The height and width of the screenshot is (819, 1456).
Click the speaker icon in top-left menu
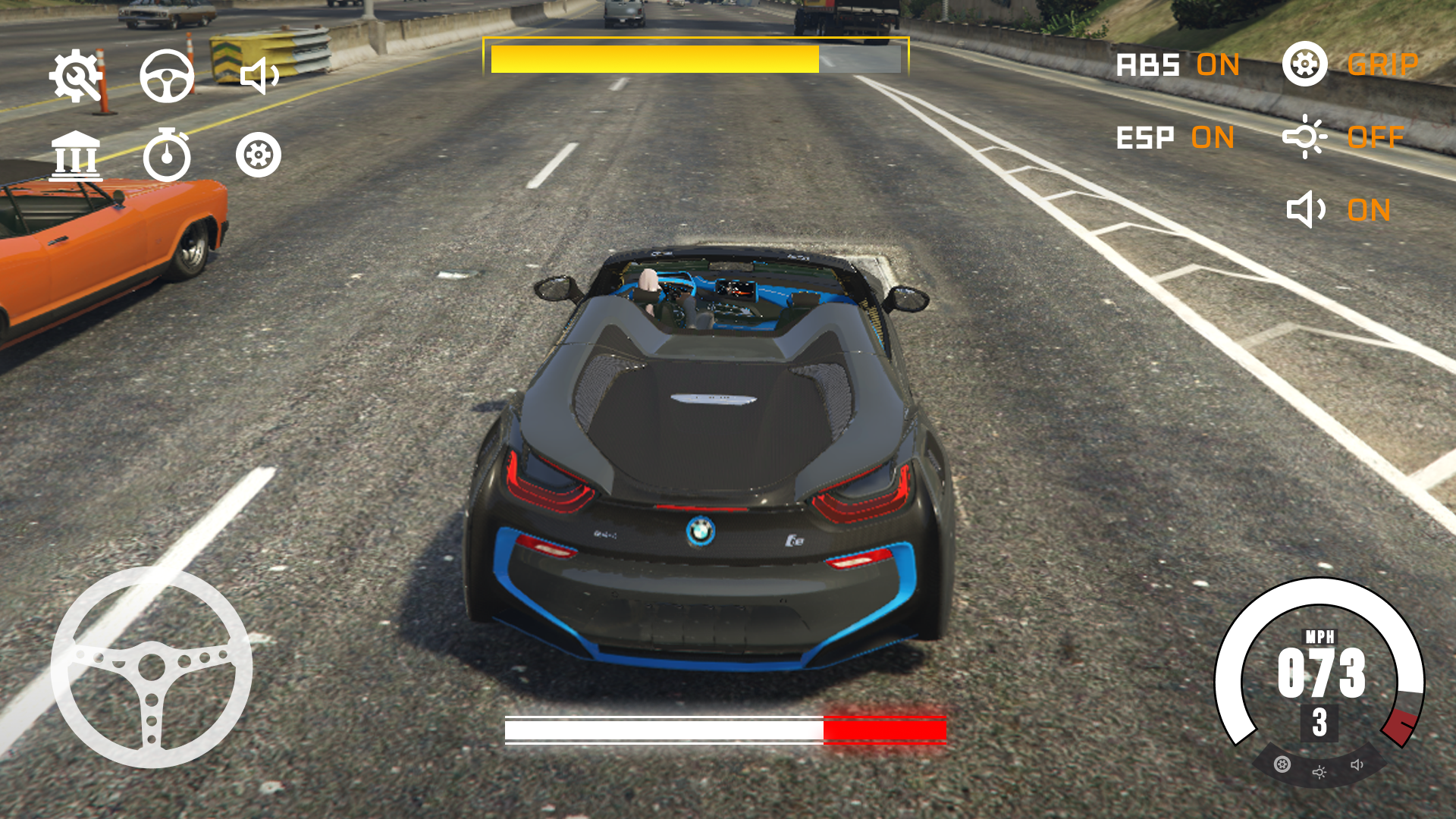[x=261, y=76]
